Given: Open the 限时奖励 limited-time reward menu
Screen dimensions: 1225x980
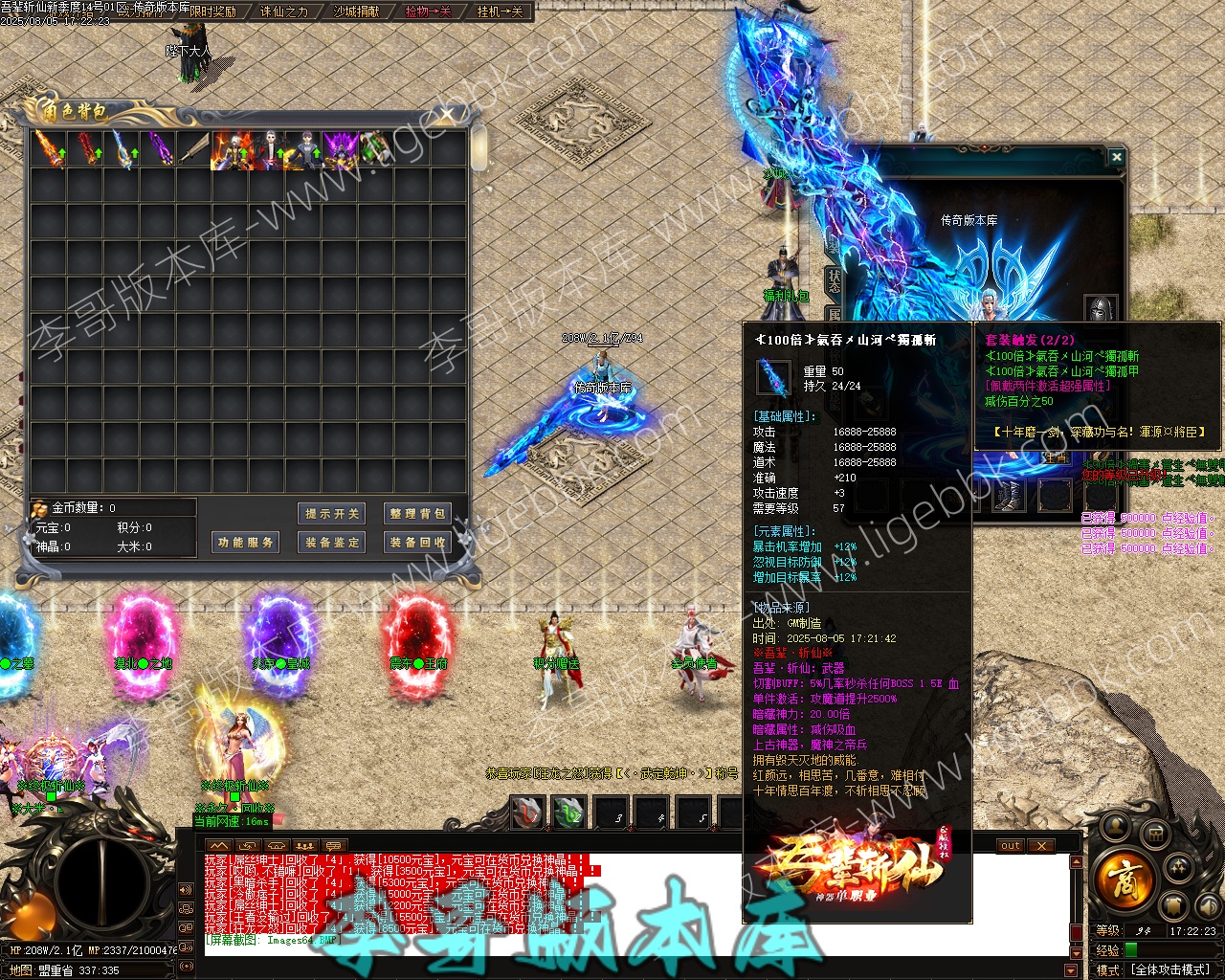Looking at the screenshot, I should [x=212, y=11].
